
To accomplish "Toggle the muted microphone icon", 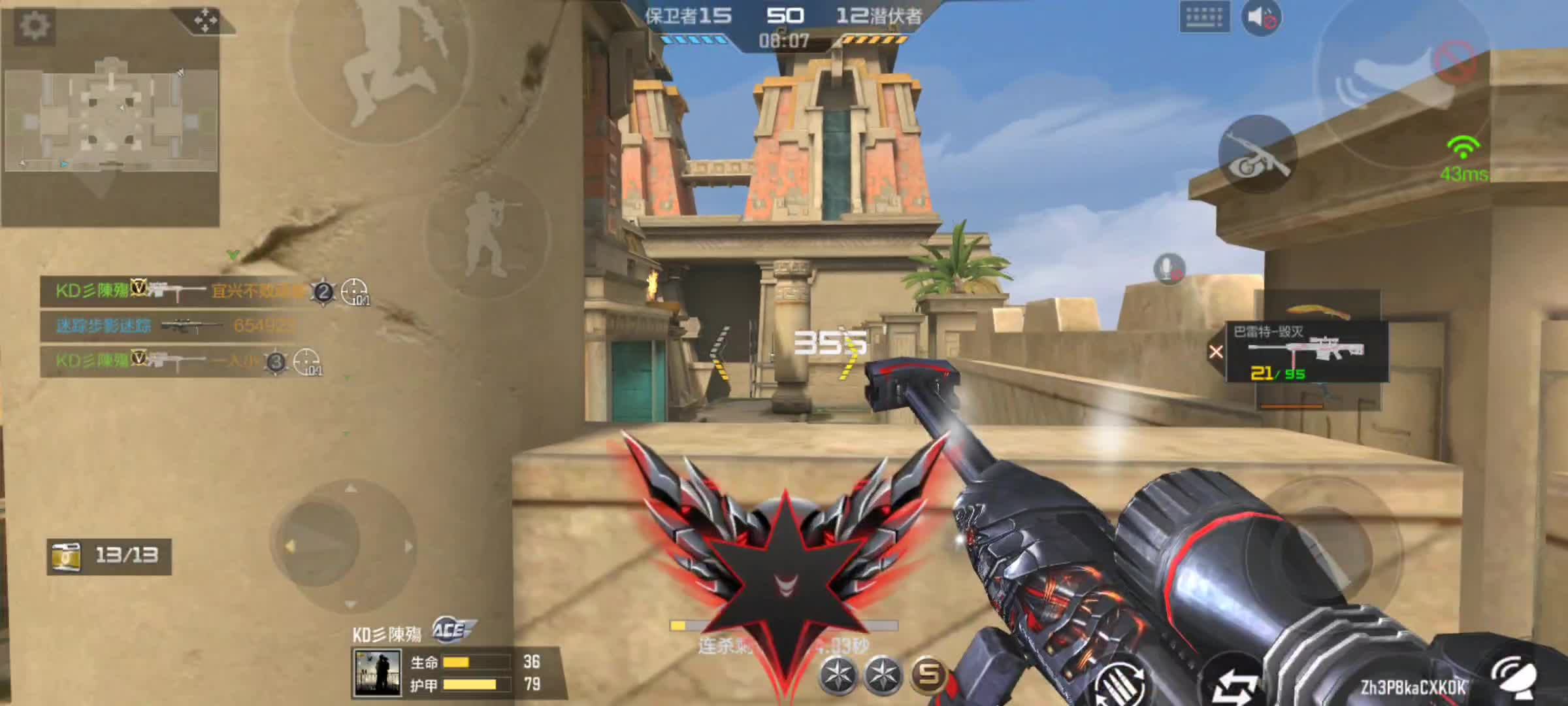I will tap(1168, 268).
